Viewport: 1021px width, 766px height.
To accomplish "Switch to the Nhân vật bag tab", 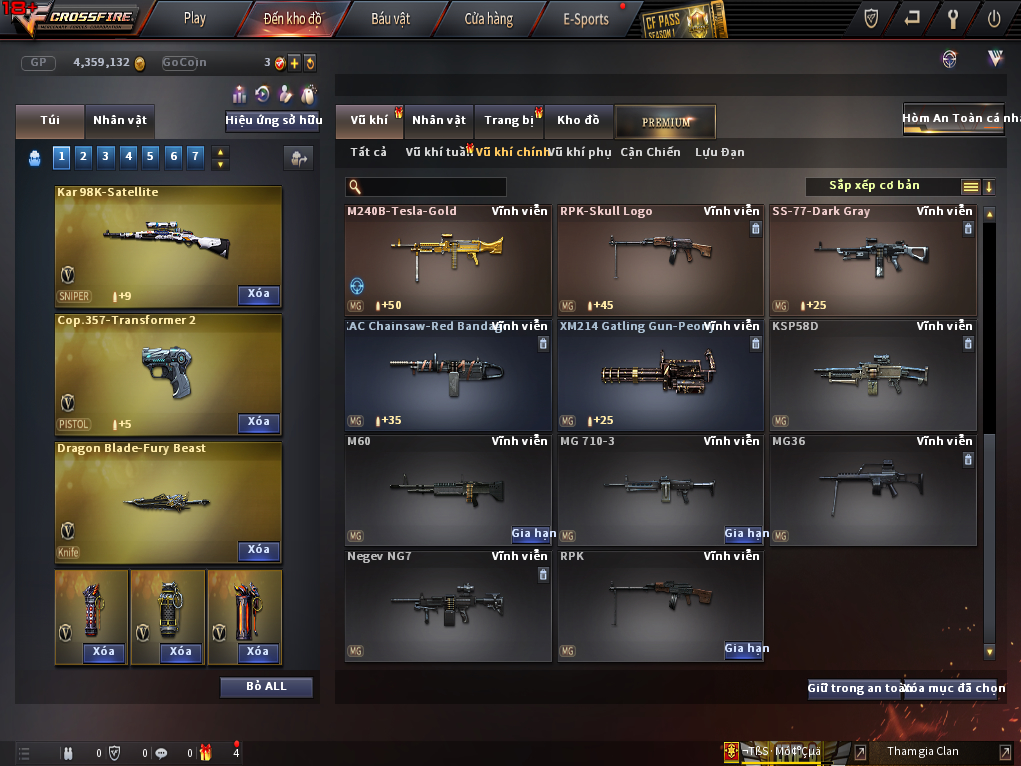I will tap(120, 120).
